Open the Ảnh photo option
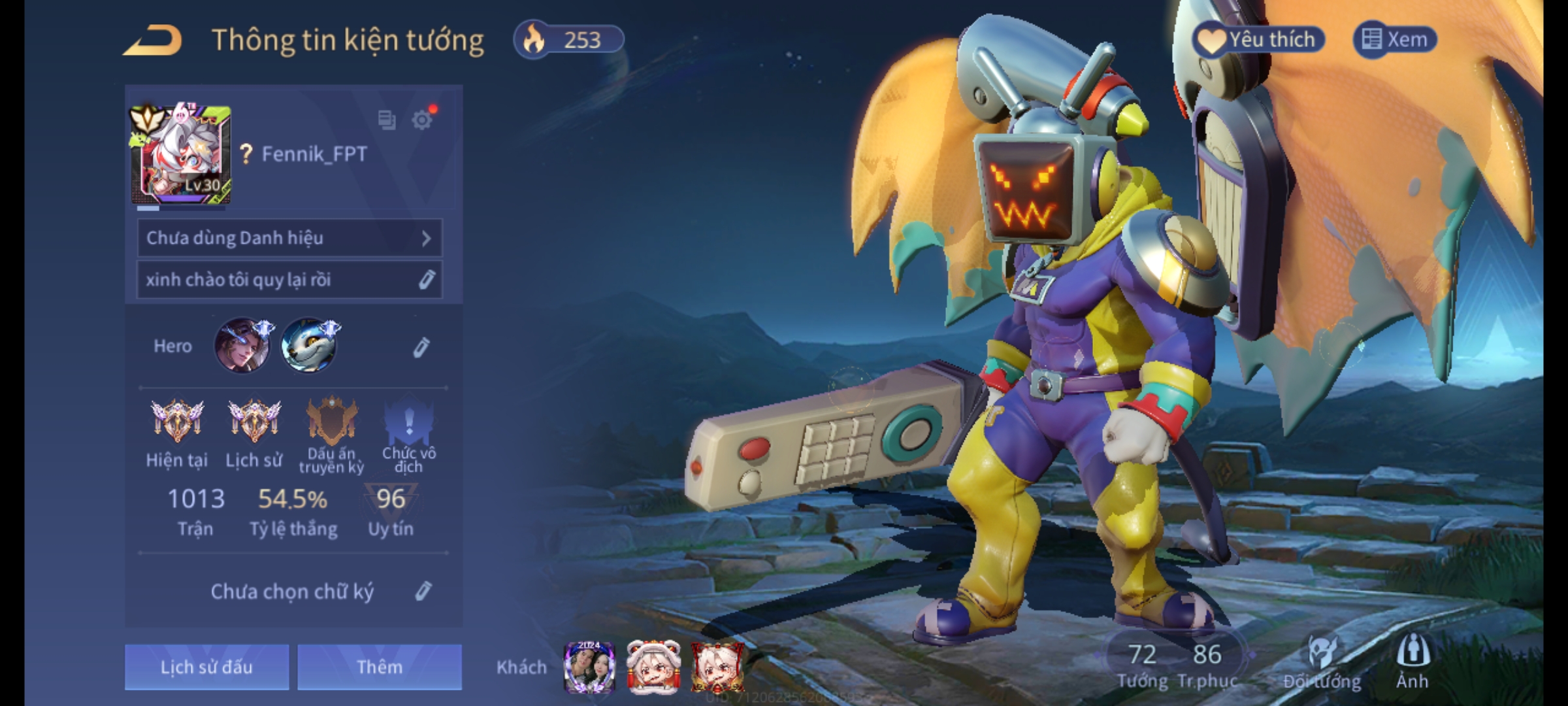 pos(1413,662)
